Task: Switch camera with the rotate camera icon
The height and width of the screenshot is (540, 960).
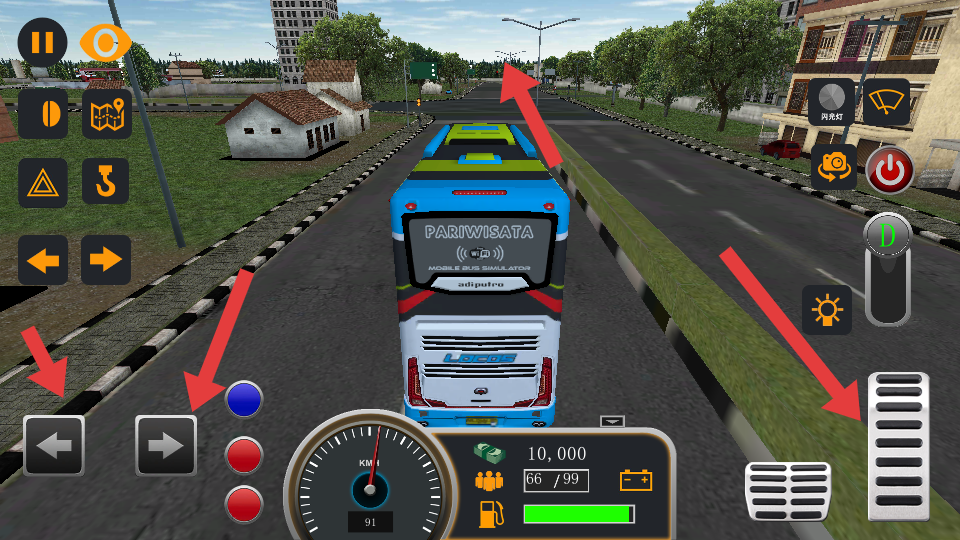Action: coord(832,167)
